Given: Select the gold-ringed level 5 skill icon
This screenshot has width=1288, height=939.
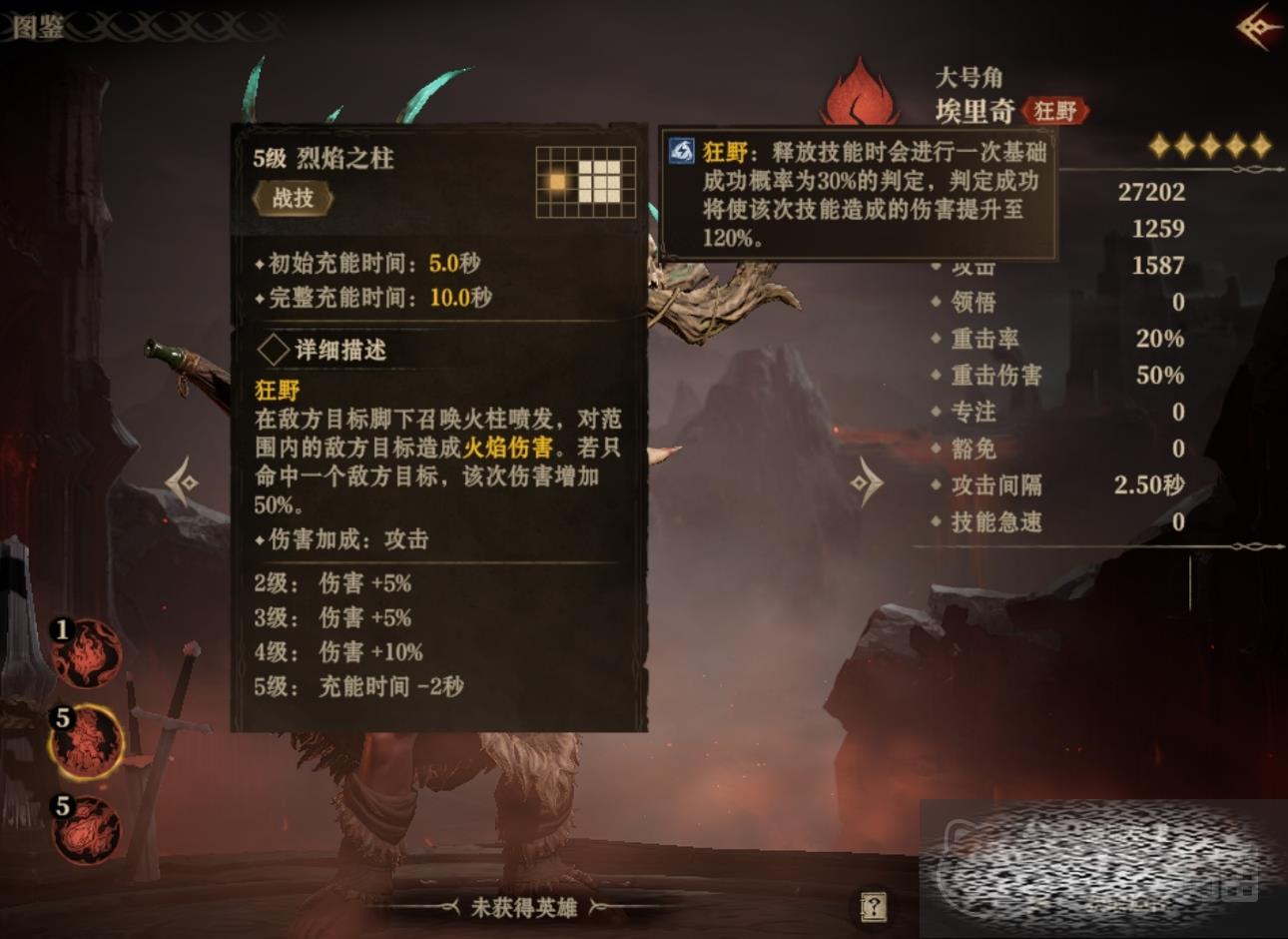Looking at the screenshot, I should 87,742.
